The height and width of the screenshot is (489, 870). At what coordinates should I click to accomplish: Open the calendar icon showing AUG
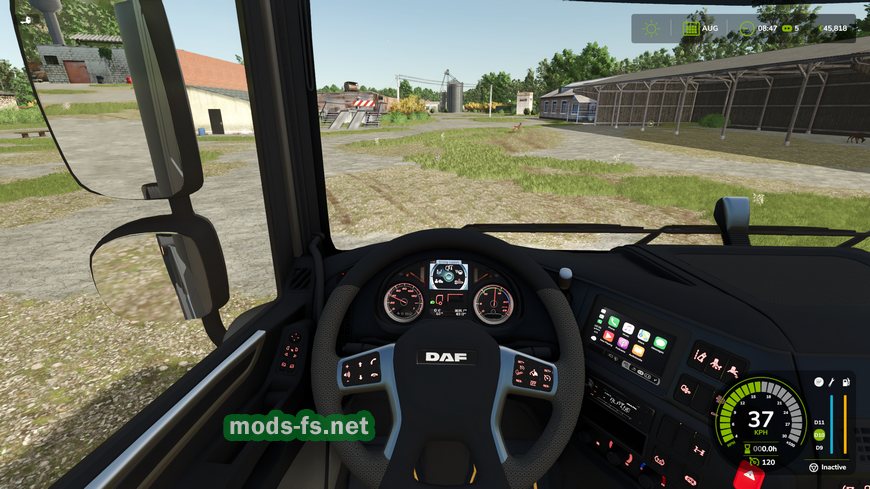(691, 29)
